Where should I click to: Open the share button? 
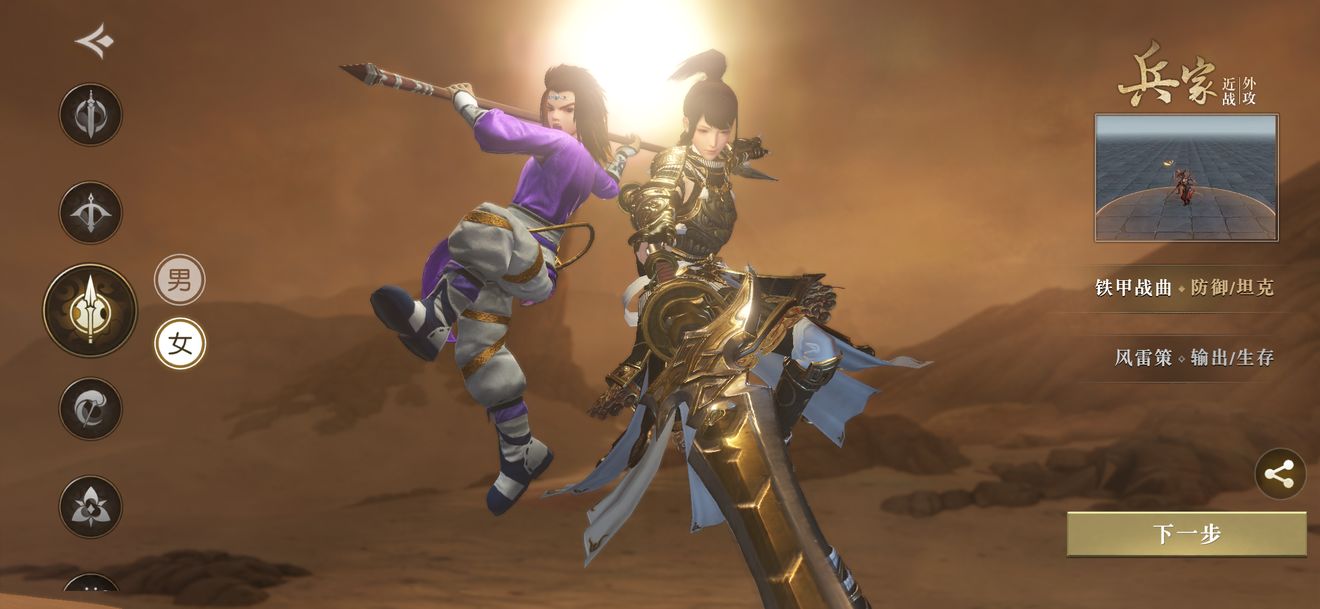coord(1280,474)
